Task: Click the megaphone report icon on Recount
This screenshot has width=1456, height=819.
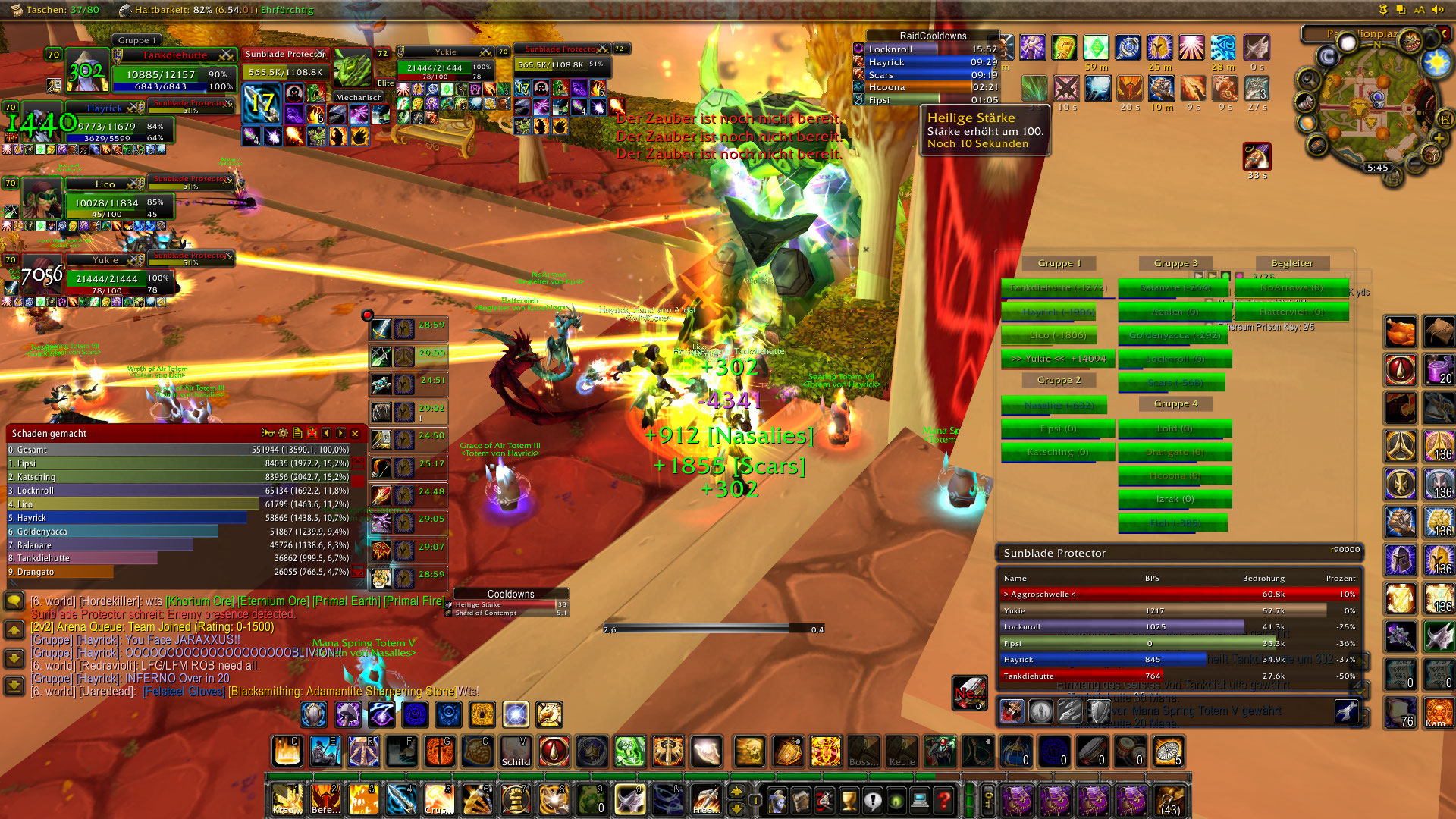Action: [268, 434]
